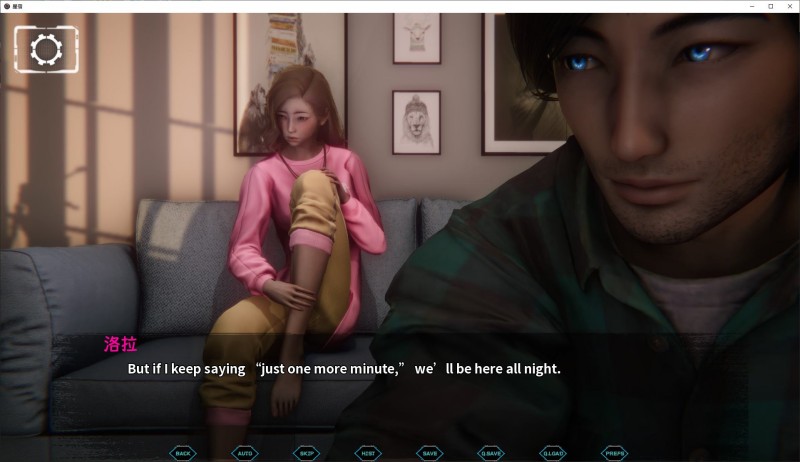
Task: Click the BACK quick-menu button
Action: (183, 453)
